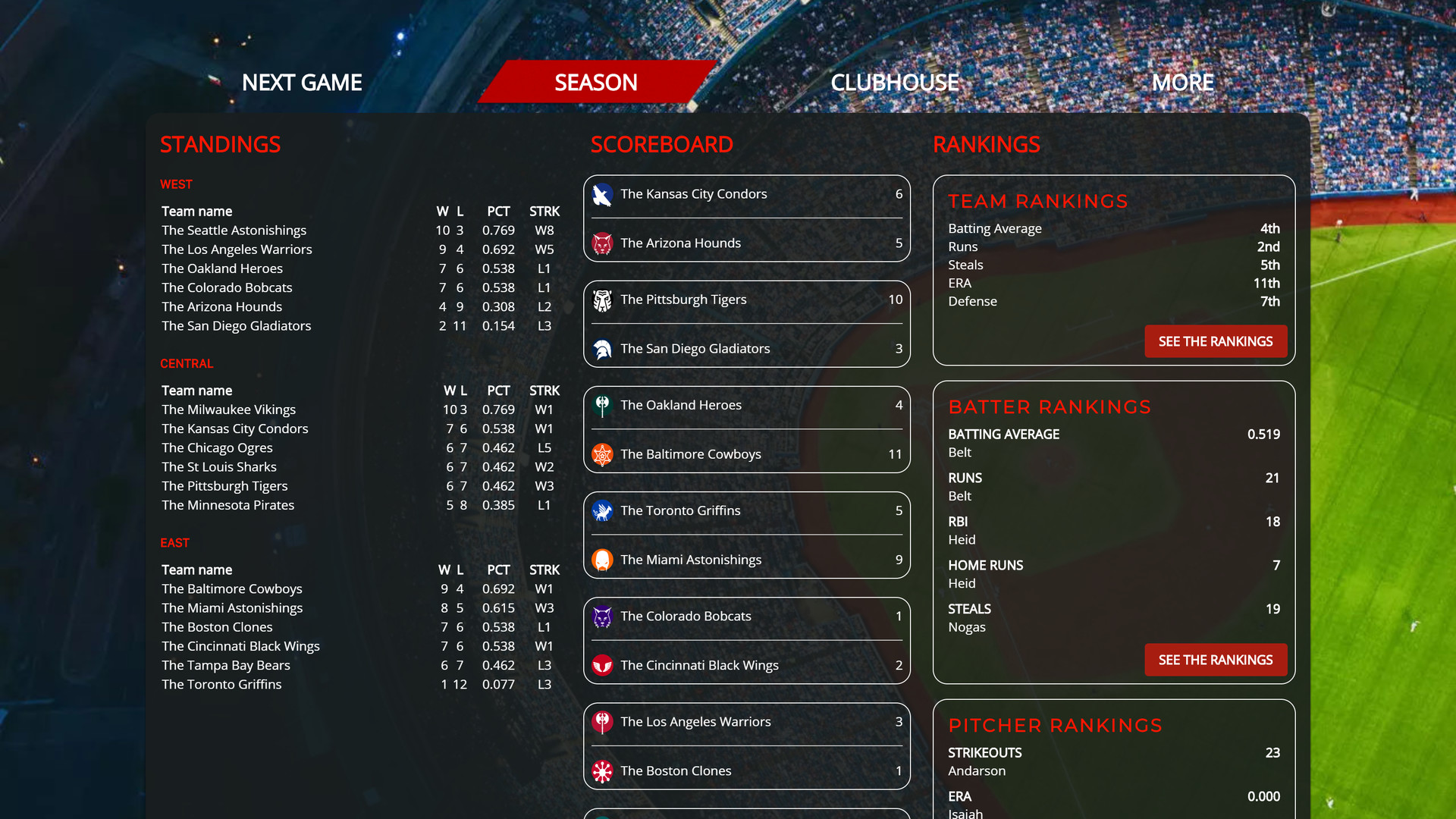The width and height of the screenshot is (1456, 819).
Task: Click the Miami Astonishings logo icon
Action: click(x=602, y=560)
